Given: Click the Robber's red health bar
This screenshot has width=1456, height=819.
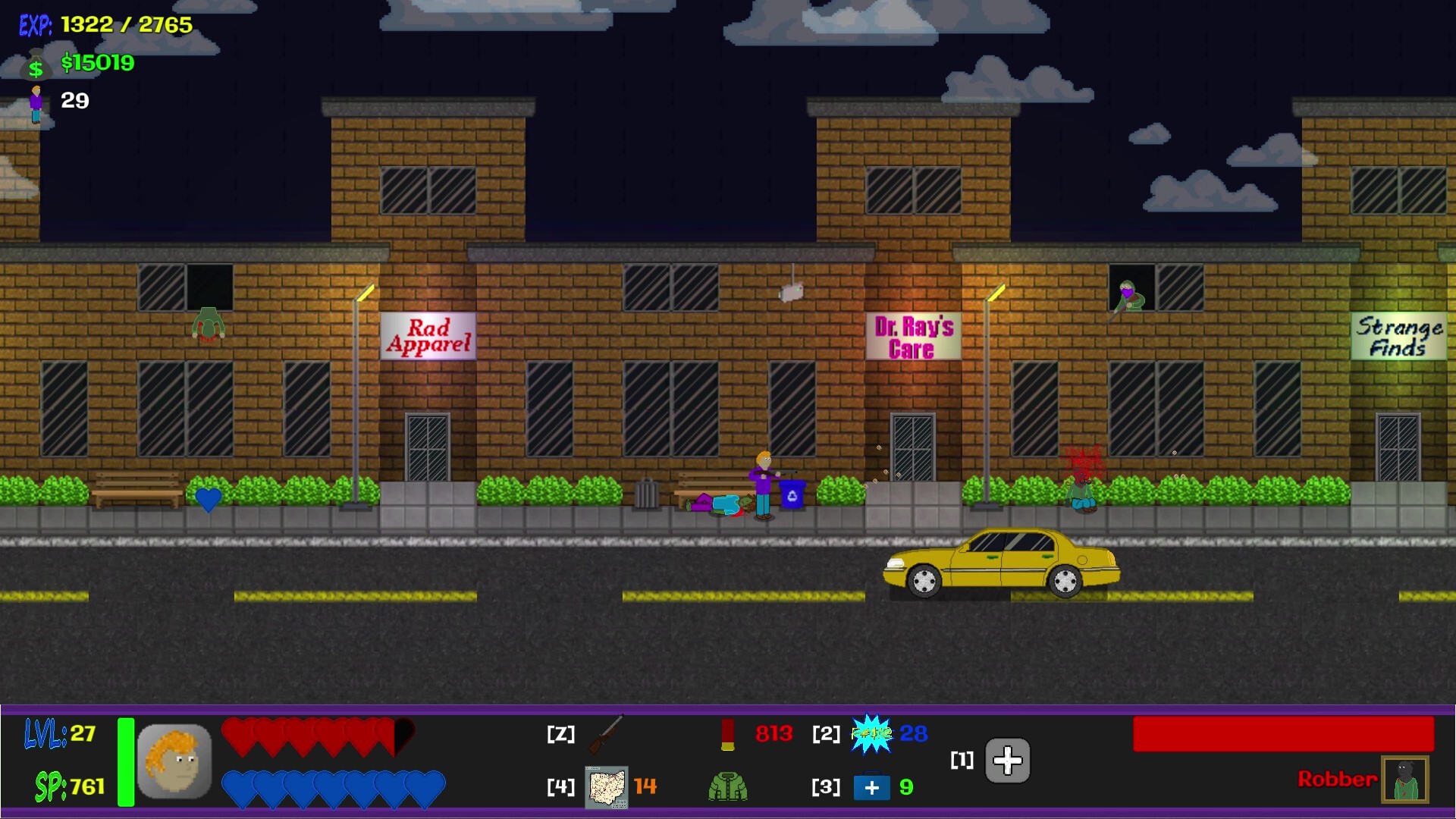Looking at the screenshot, I should pyautogui.click(x=1283, y=733).
